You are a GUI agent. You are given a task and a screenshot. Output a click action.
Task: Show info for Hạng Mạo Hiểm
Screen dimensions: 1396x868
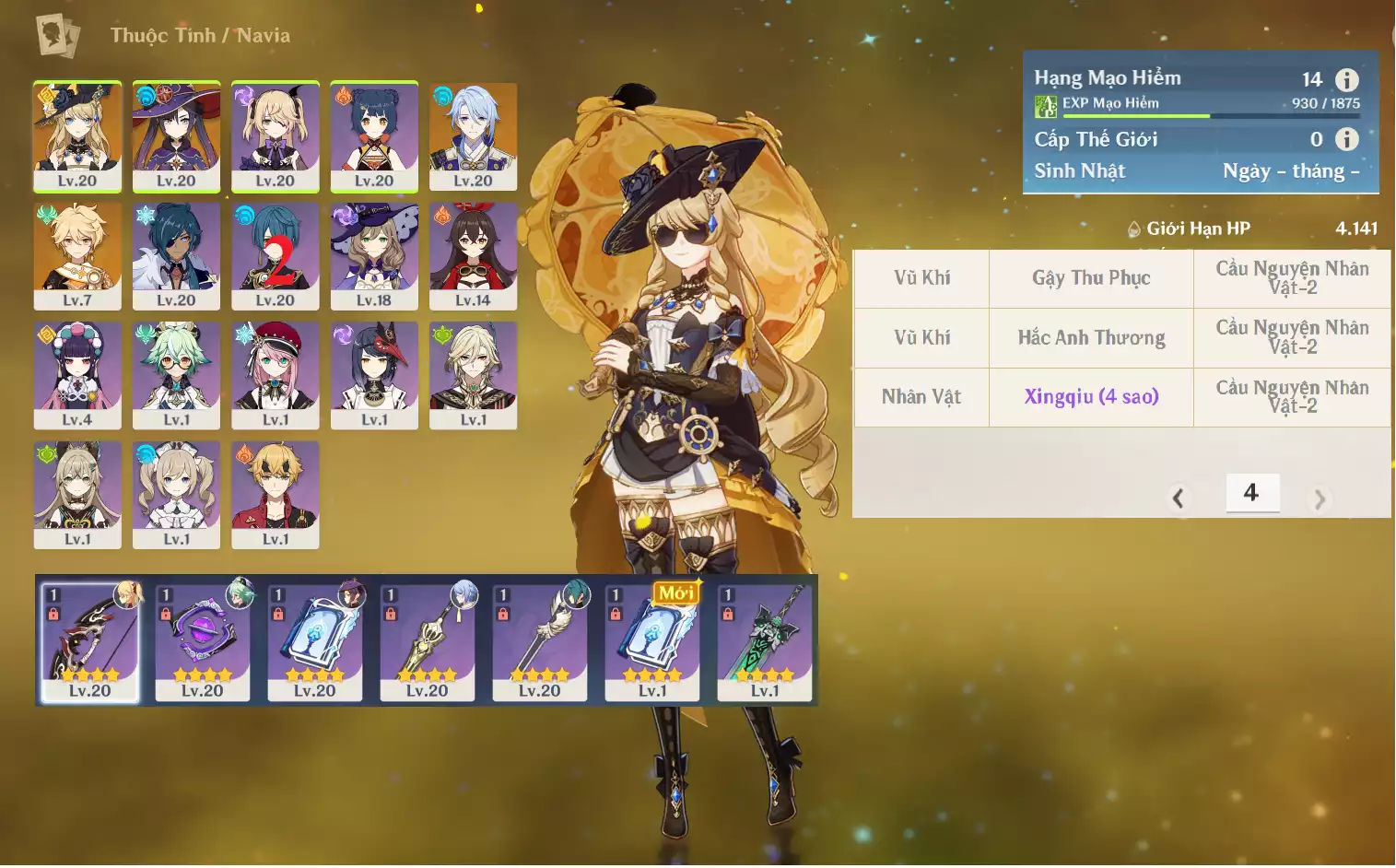tap(1347, 80)
